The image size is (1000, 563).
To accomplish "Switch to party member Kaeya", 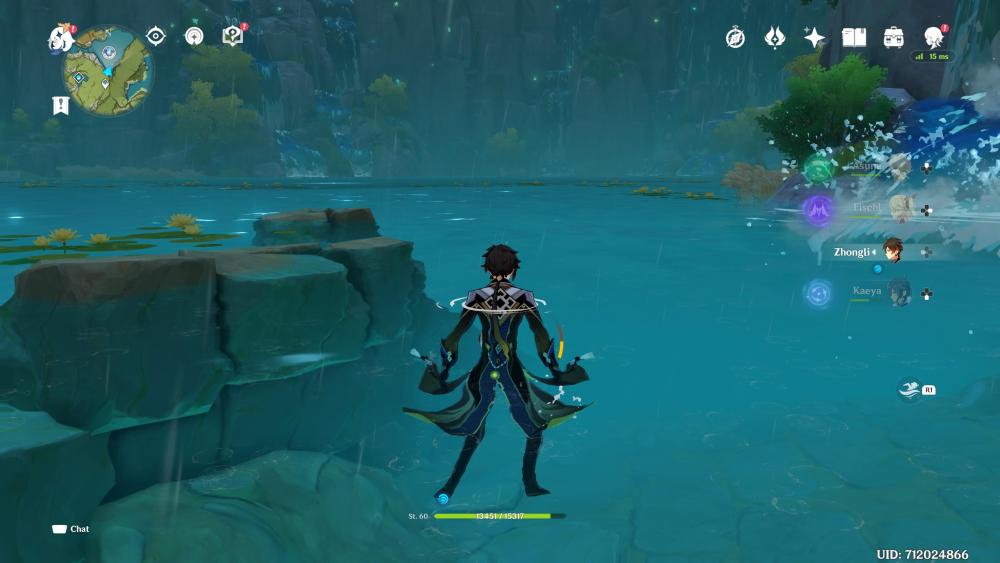I will [899, 293].
